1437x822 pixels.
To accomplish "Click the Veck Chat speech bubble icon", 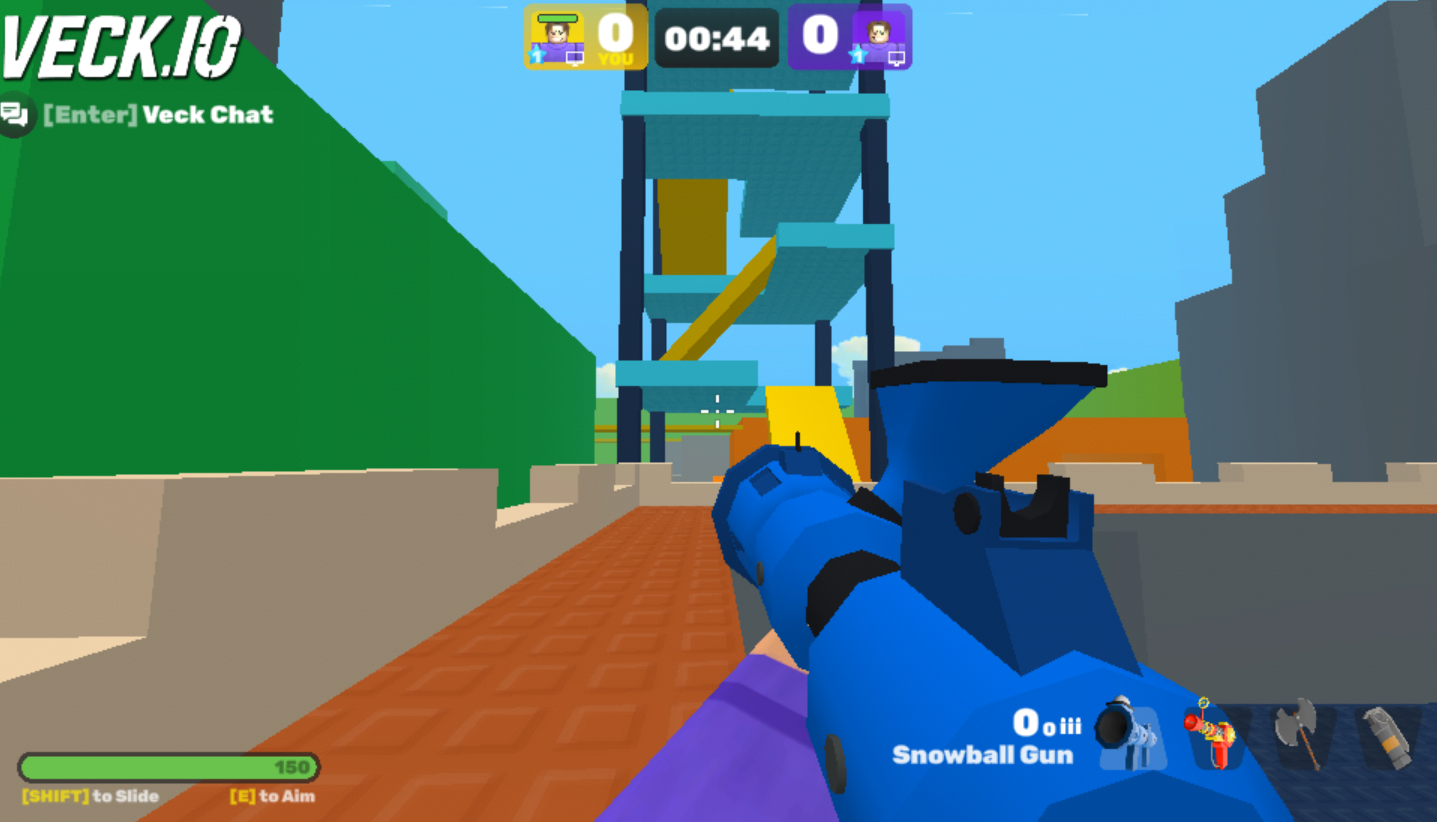I will pos(15,113).
